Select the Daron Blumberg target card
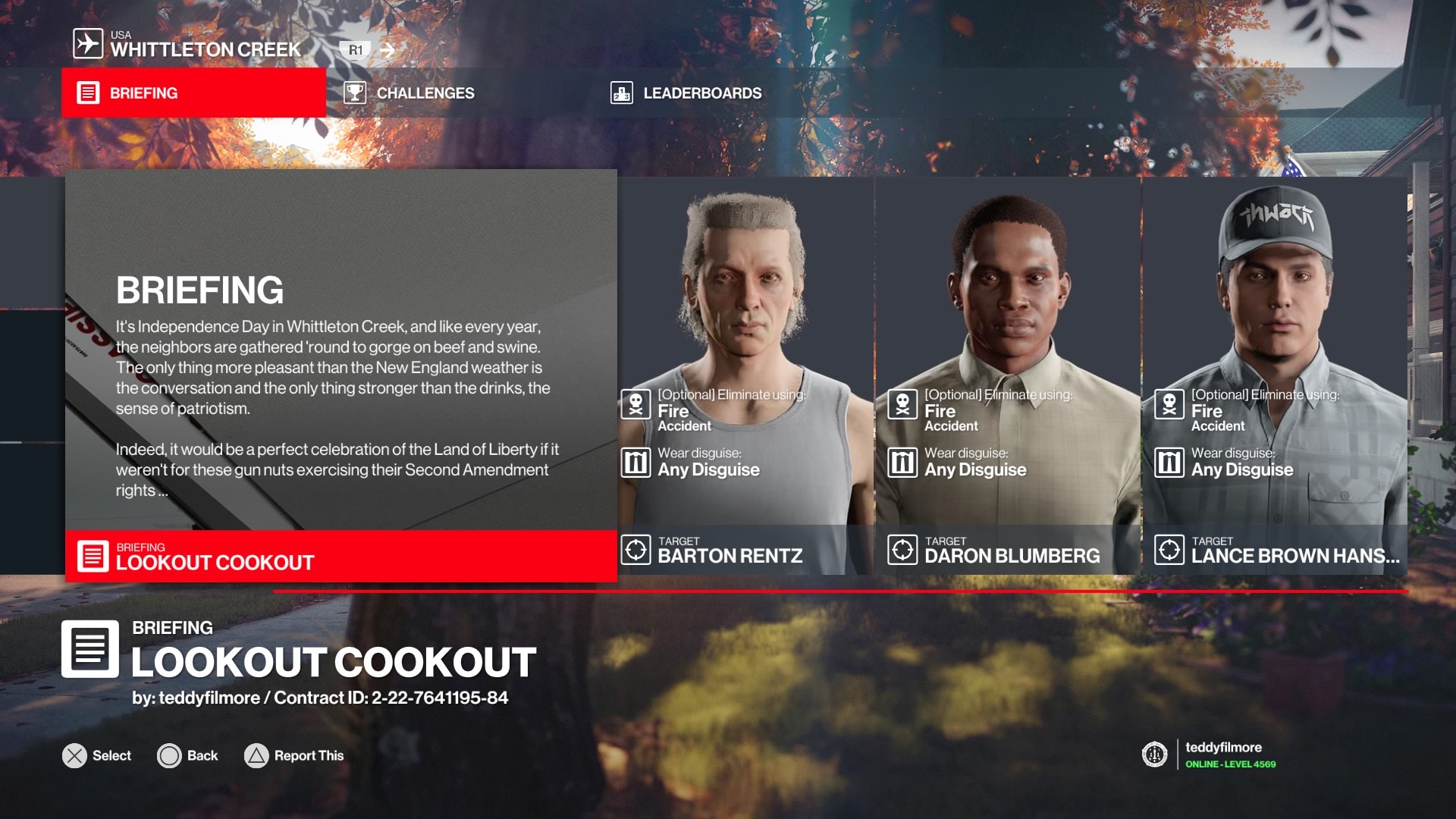The image size is (1456, 819). click(x=1008, y=375)
